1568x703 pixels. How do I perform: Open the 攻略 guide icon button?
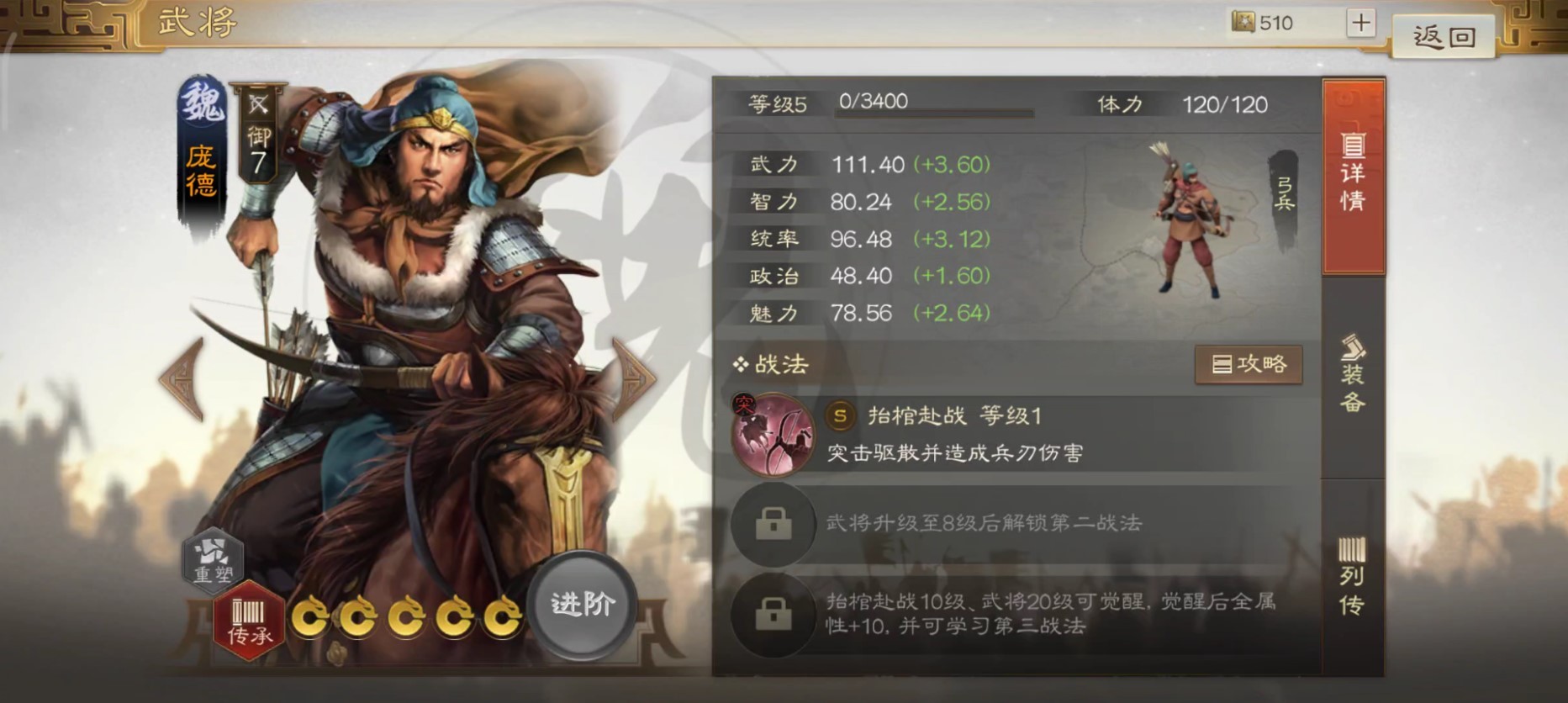pyautogui.click(x=1248, y=365)
